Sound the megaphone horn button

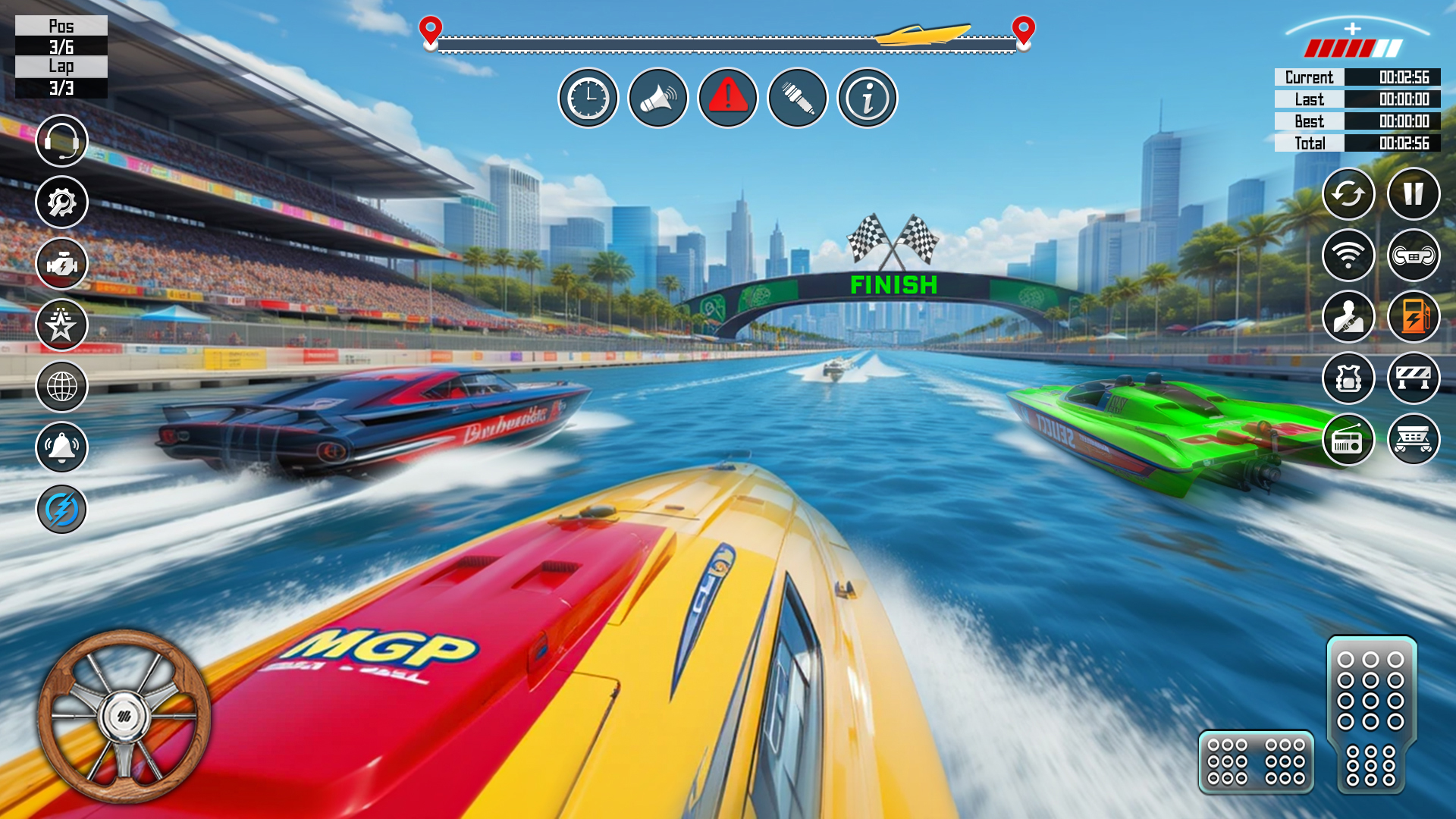click(x=658, y=98)
